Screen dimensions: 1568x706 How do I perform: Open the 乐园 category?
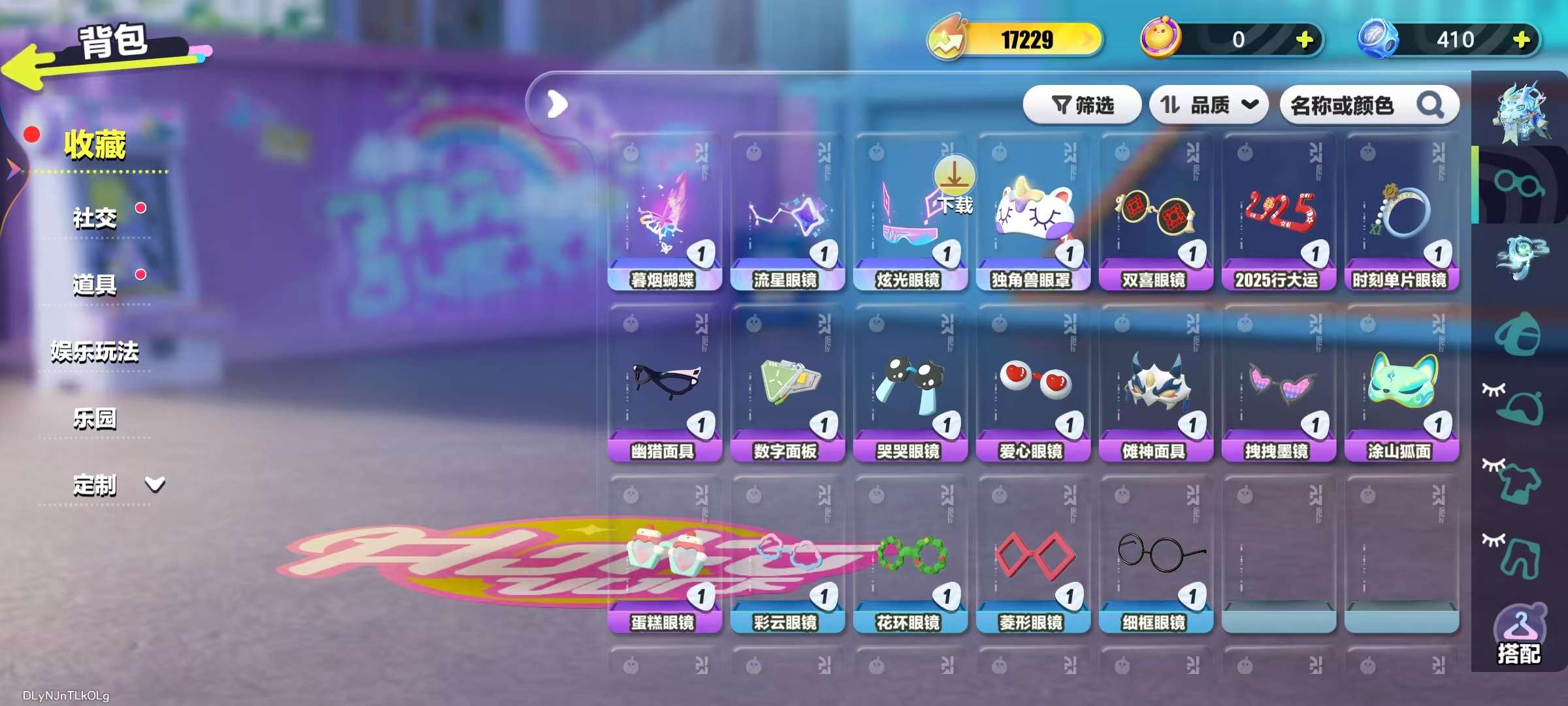pyautogui.click(x=95, y=418)
